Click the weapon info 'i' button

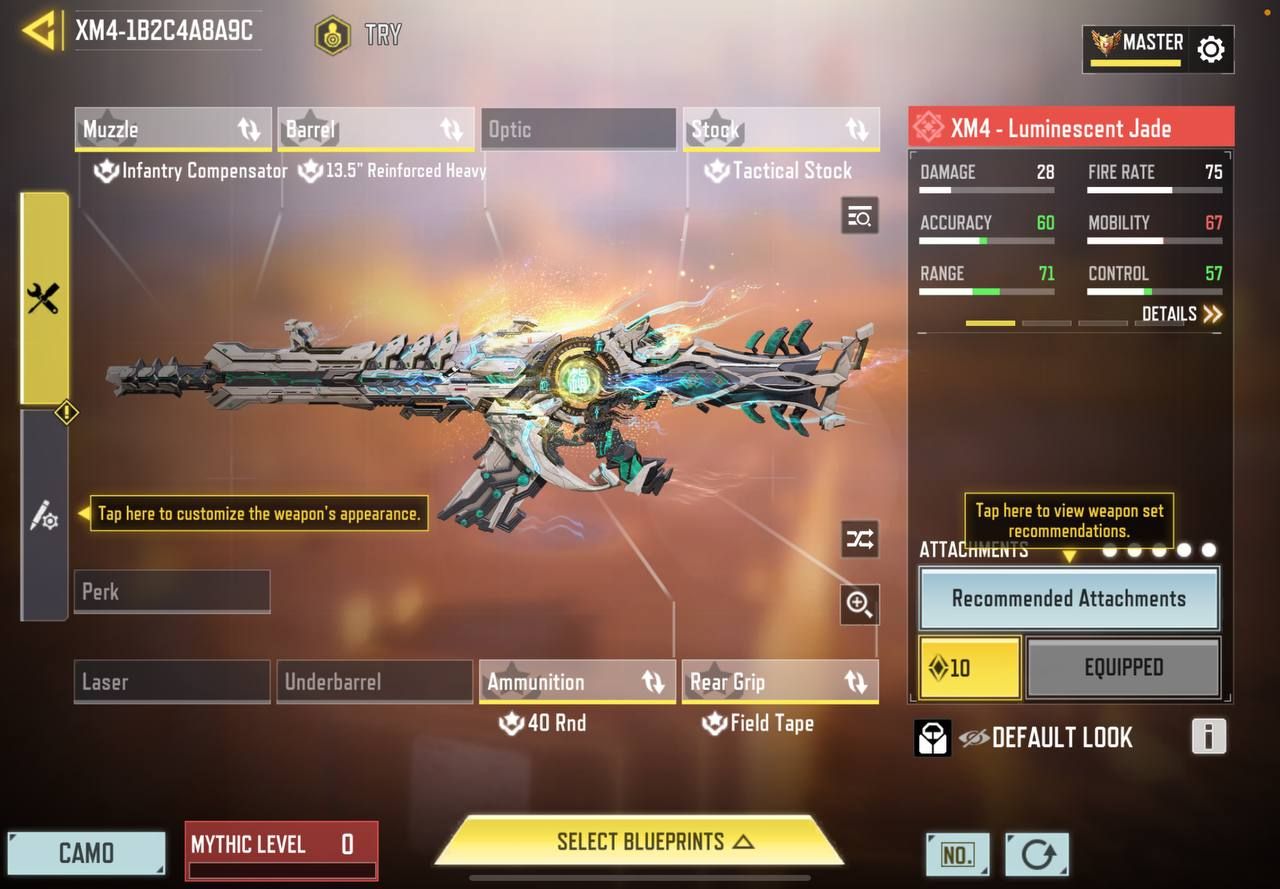(x=1208, y=737)
